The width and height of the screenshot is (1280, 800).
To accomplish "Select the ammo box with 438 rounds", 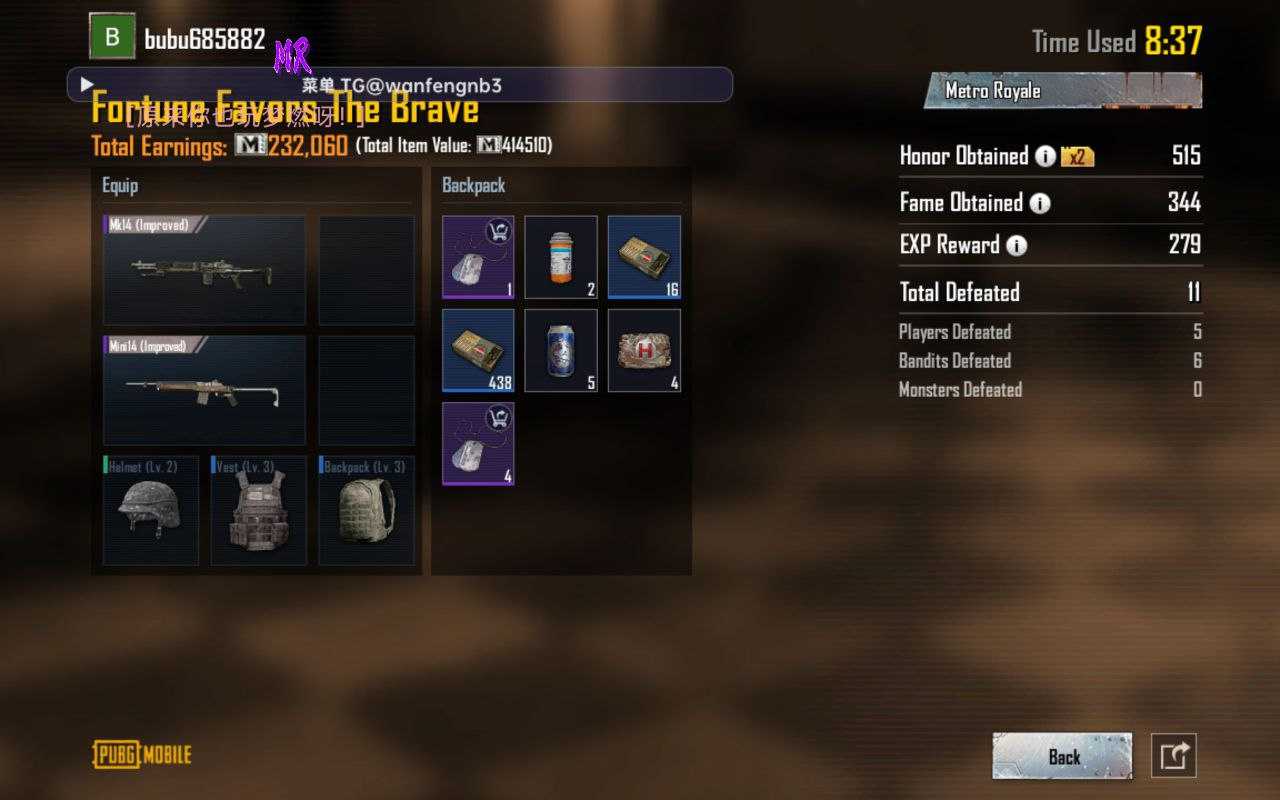I will click(x=478, y=350).
